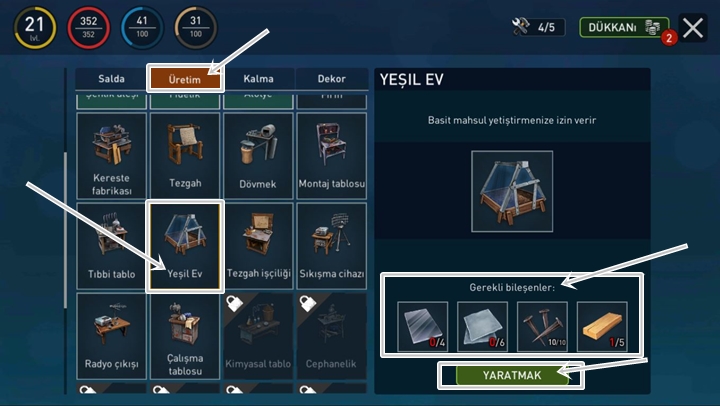This screenshot has height=406, width=720.
Task: Select the Montaj tablosu tile
Action: click(331, 155)
